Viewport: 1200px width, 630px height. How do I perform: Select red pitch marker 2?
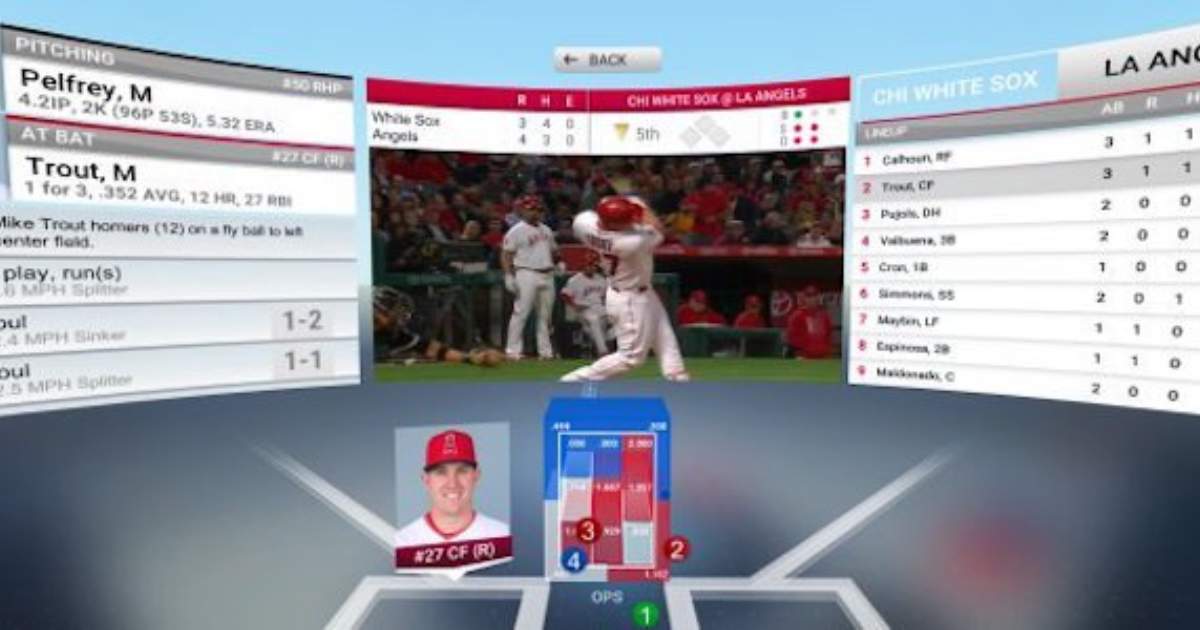676,548
